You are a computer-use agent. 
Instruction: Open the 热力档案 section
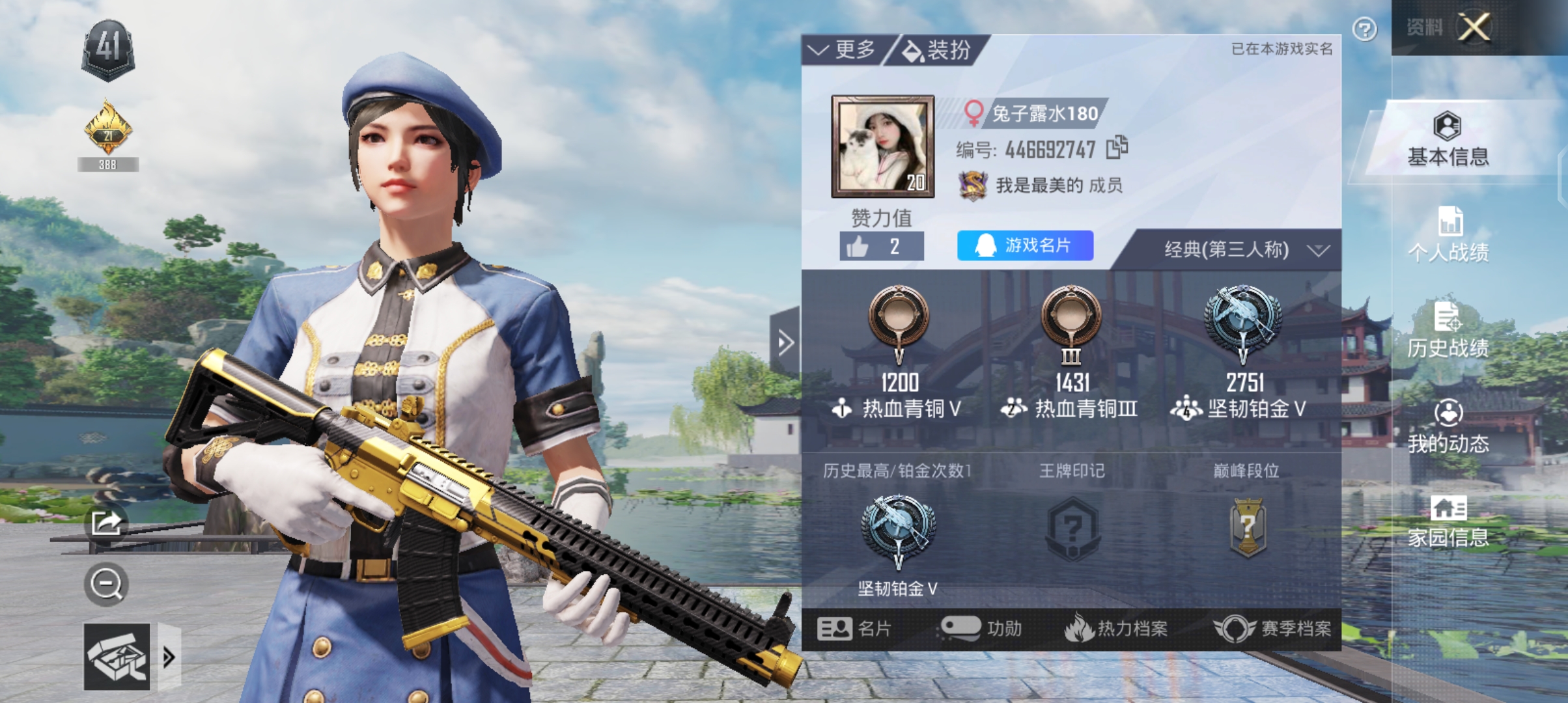pyautogui.click(x=1116, y=629)
